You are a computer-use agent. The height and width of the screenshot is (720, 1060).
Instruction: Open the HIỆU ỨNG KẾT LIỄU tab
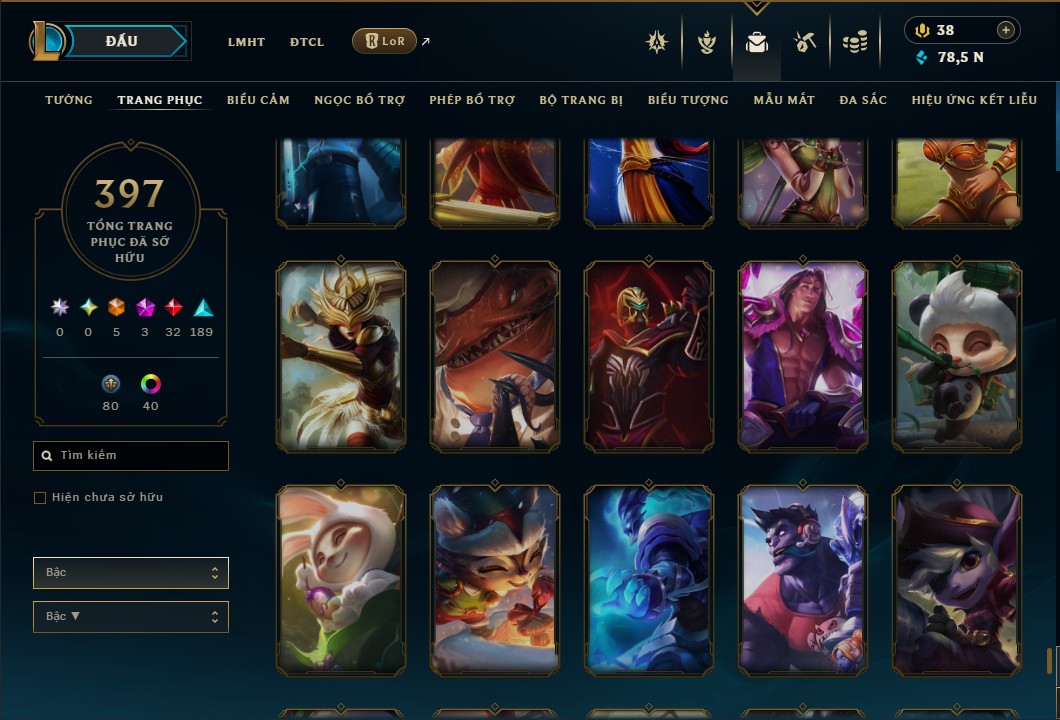974,100
